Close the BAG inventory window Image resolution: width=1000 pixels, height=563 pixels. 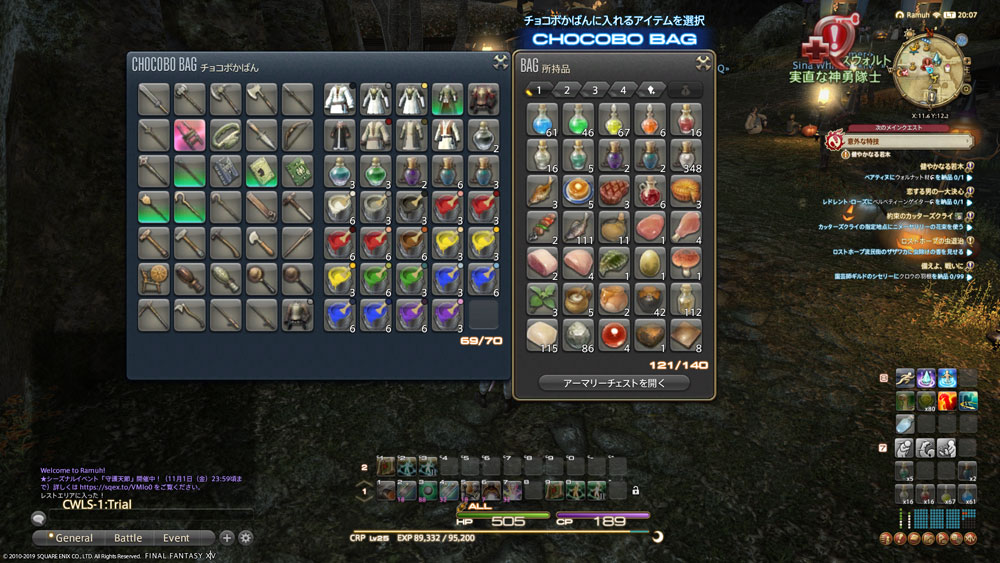702,63
